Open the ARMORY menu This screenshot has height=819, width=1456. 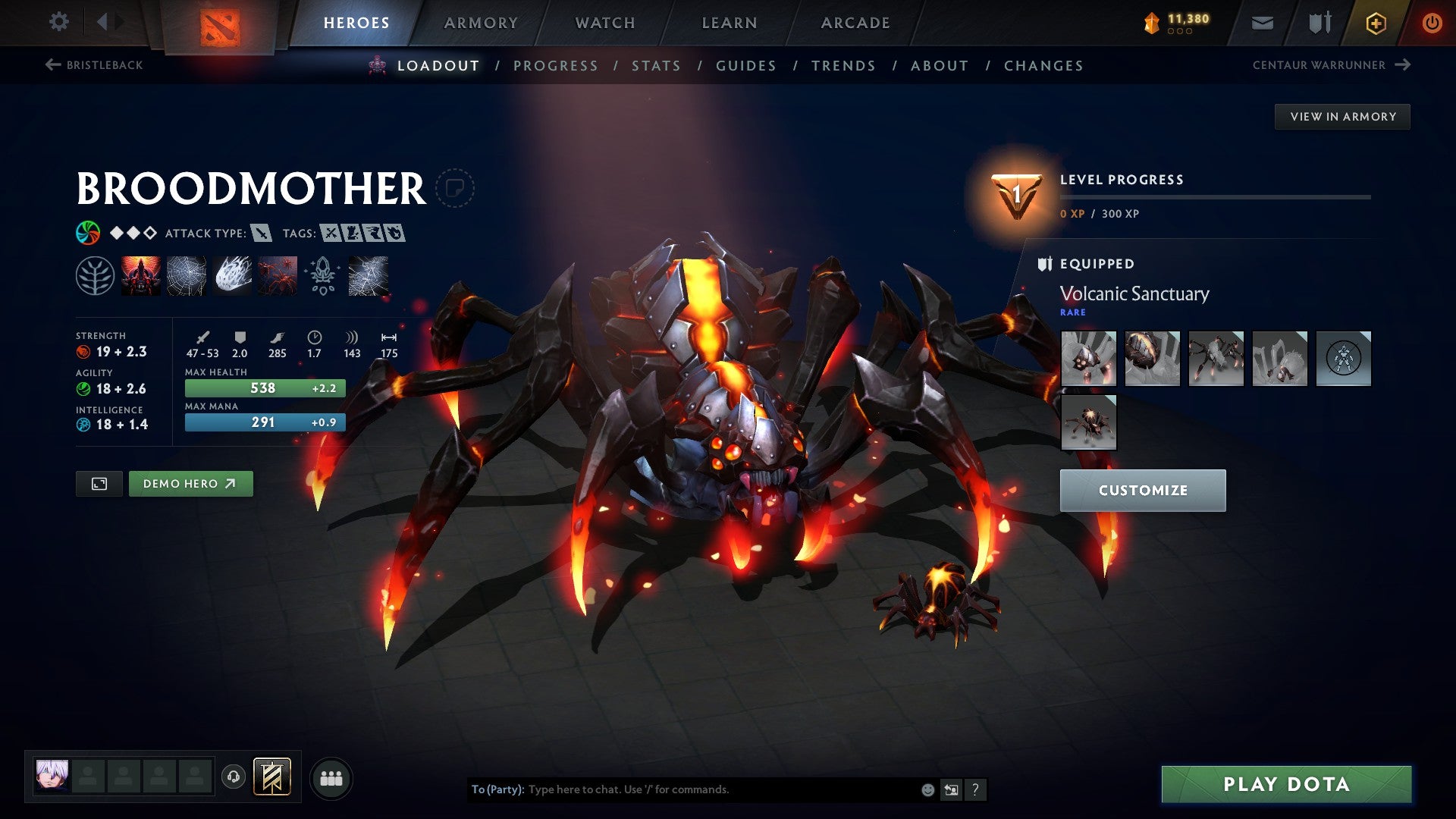[480, 22]
